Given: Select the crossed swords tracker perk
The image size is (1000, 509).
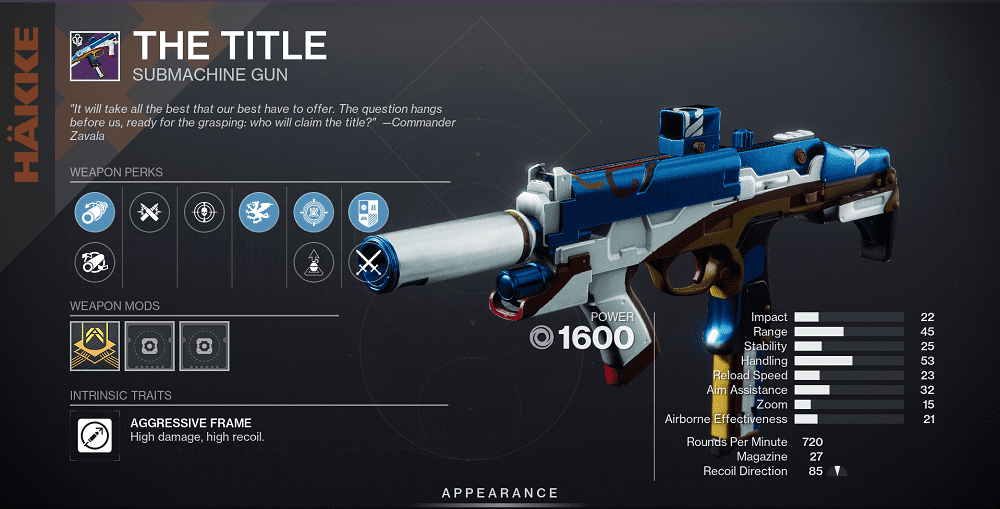Looking at the screenshot, I should [367, 262].
